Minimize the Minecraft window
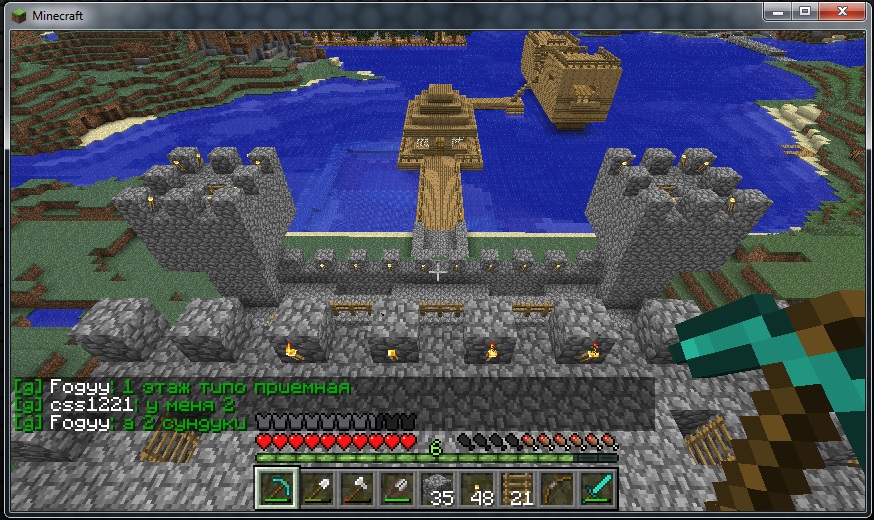 point(778,12)
